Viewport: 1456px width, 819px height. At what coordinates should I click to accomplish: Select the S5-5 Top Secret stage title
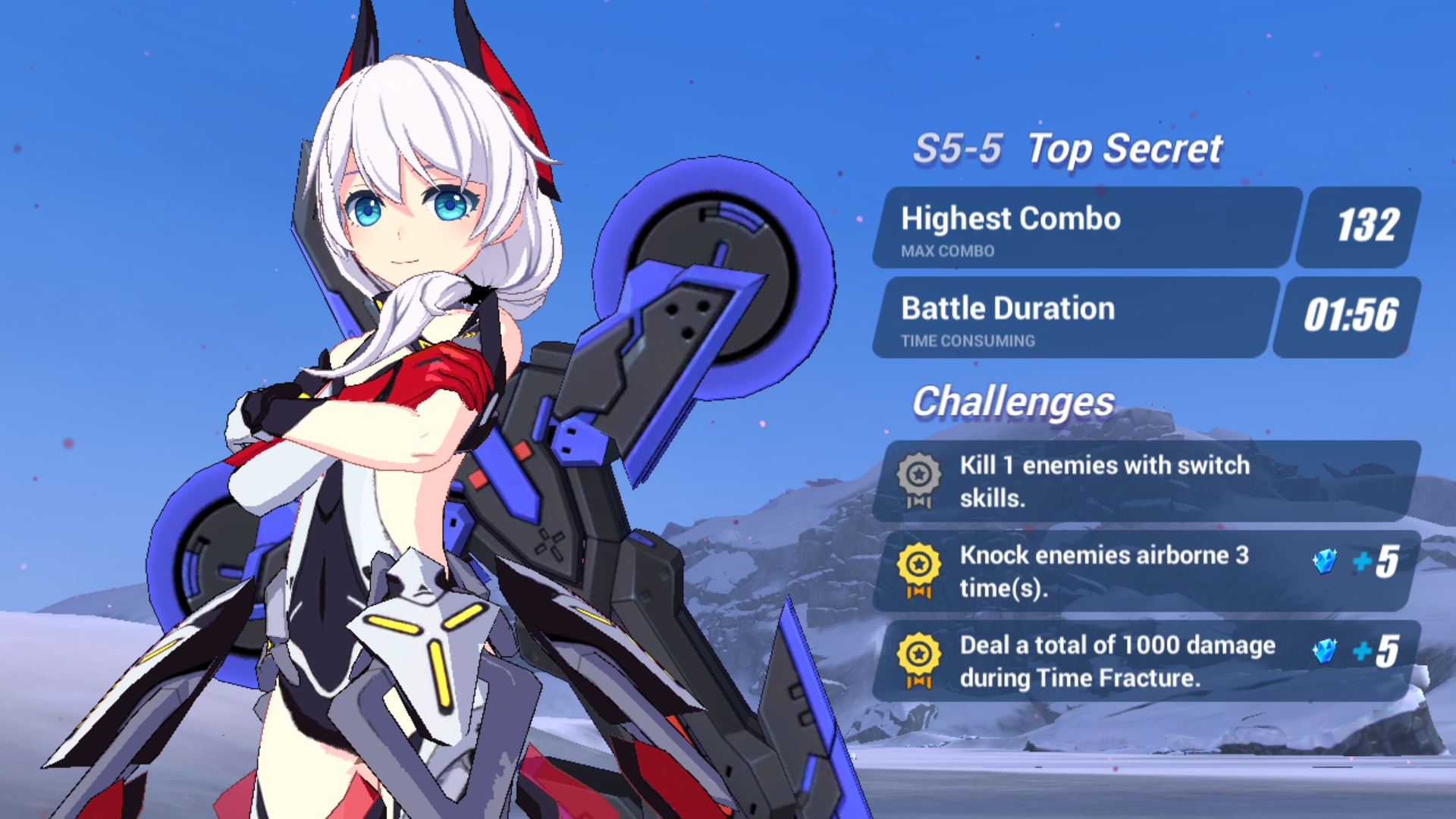tap(1071, 149)
